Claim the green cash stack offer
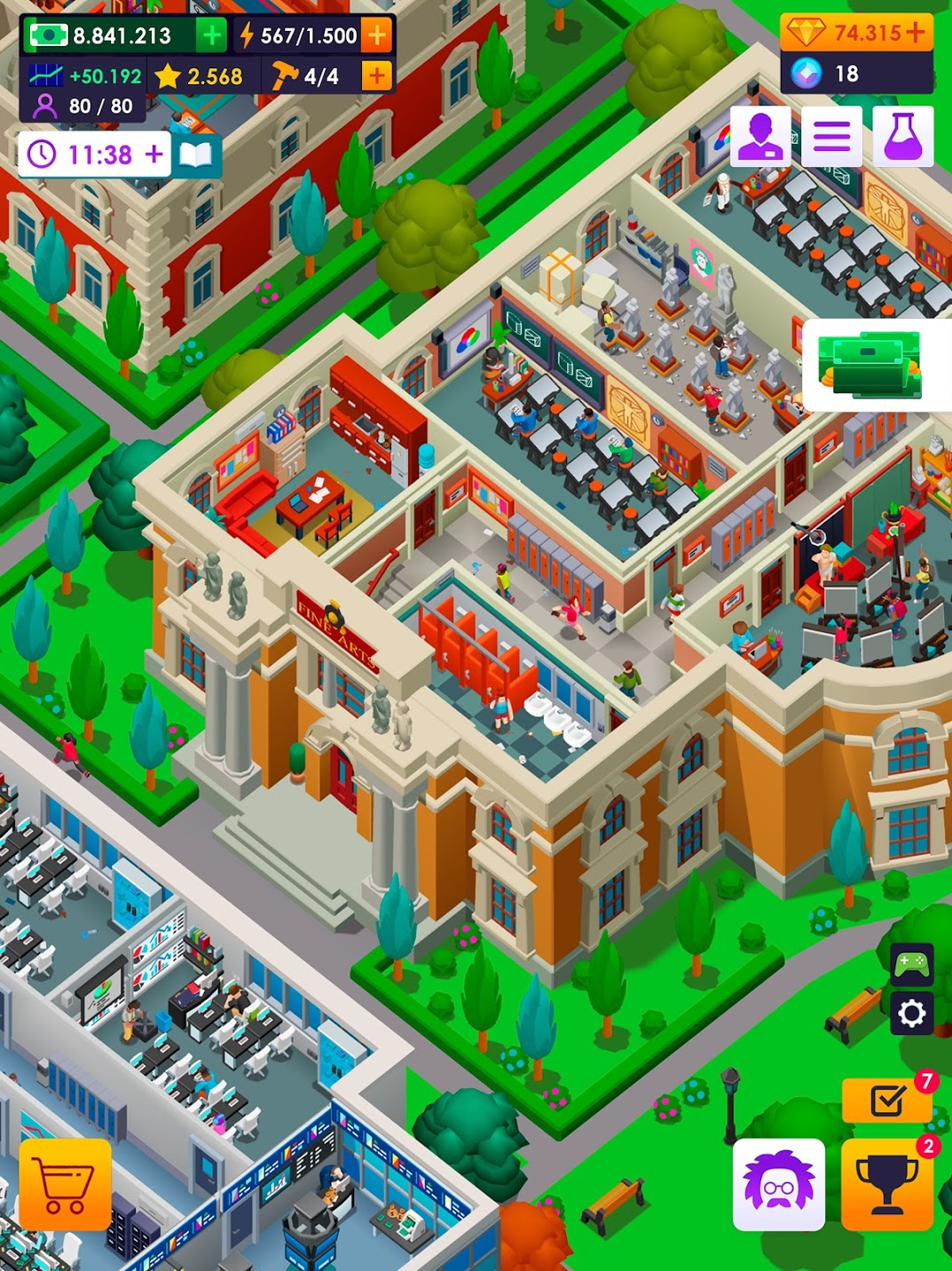The width and height of the screenshot is (952, 1271). (x=870, y=365)
